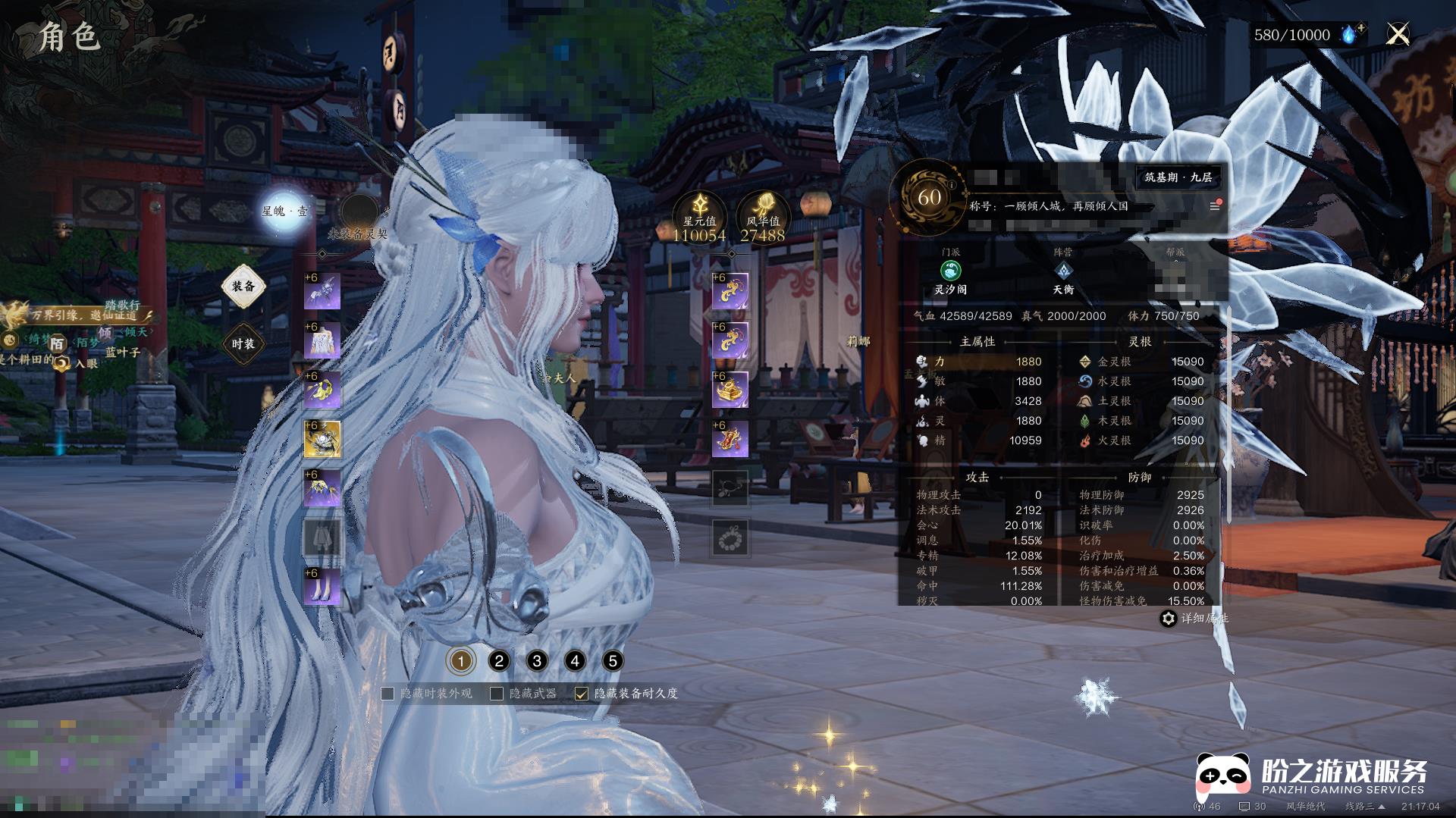Select the +6 shoes equipment slot
This screenshot has height=818, width=1456.
click(322, 587)
